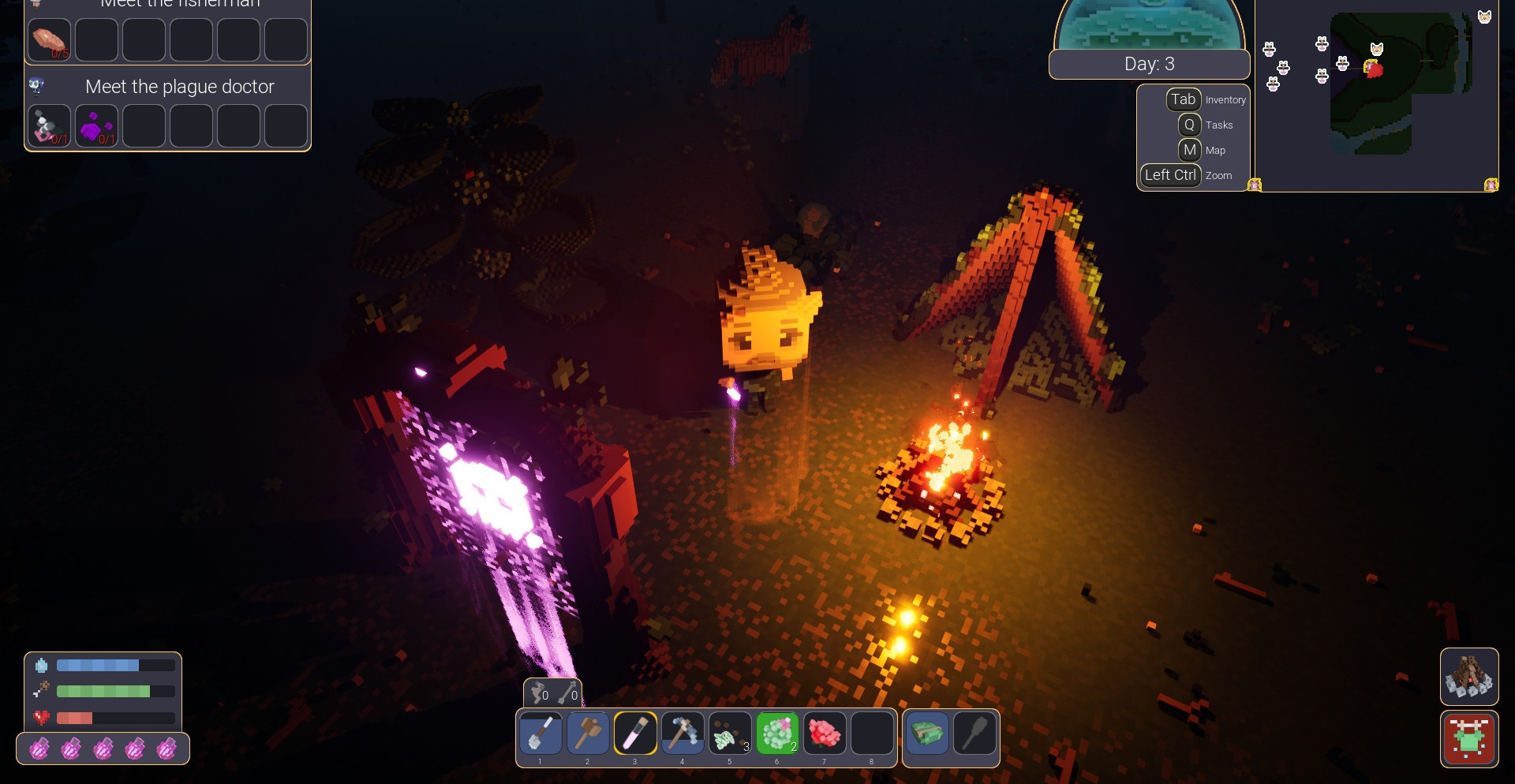Open the campfire build button
Image resolution: width=1515 pixels, height=784 pixels.
click(1469, 677)
